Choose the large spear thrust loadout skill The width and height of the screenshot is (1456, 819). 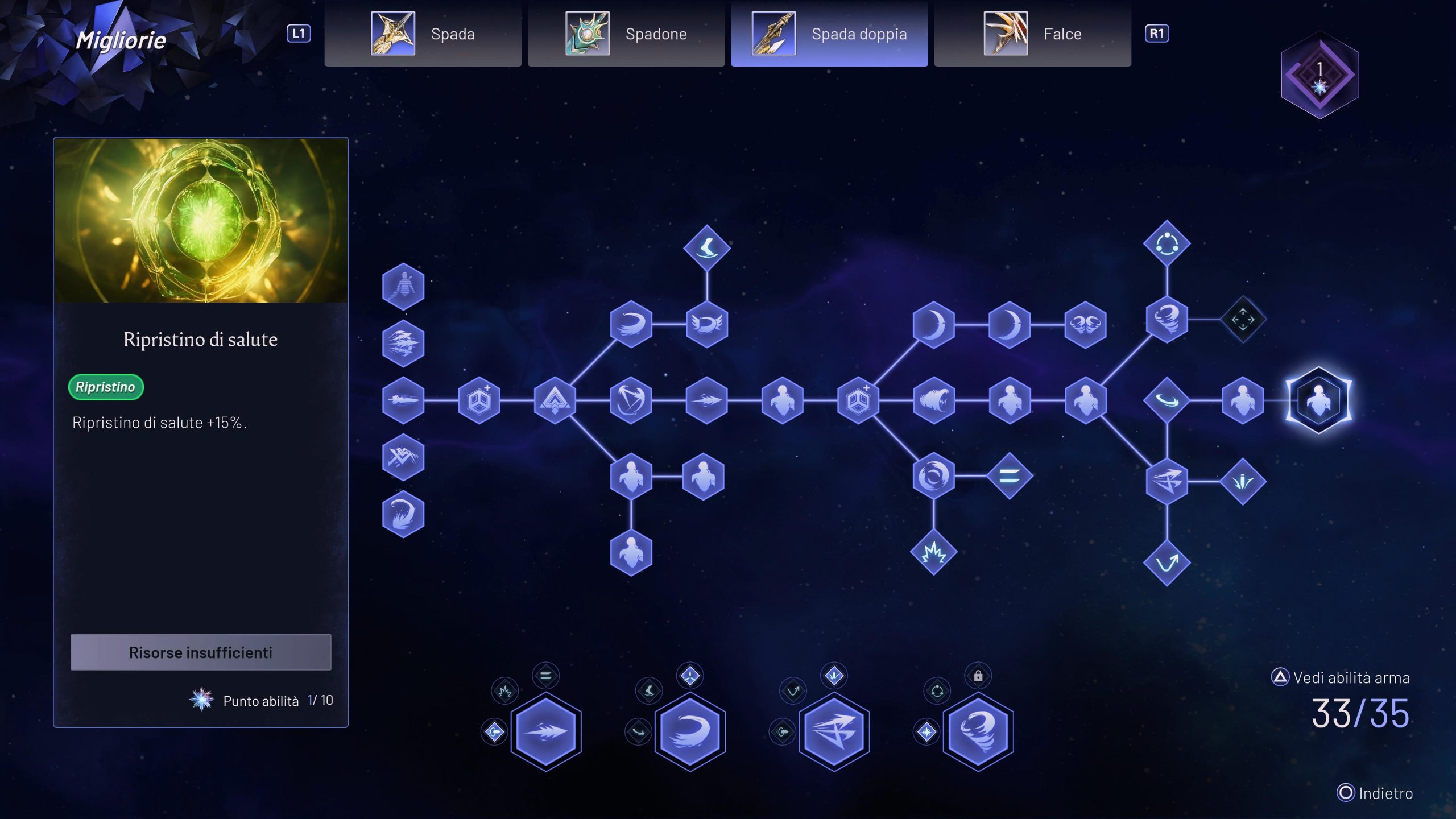546,731
